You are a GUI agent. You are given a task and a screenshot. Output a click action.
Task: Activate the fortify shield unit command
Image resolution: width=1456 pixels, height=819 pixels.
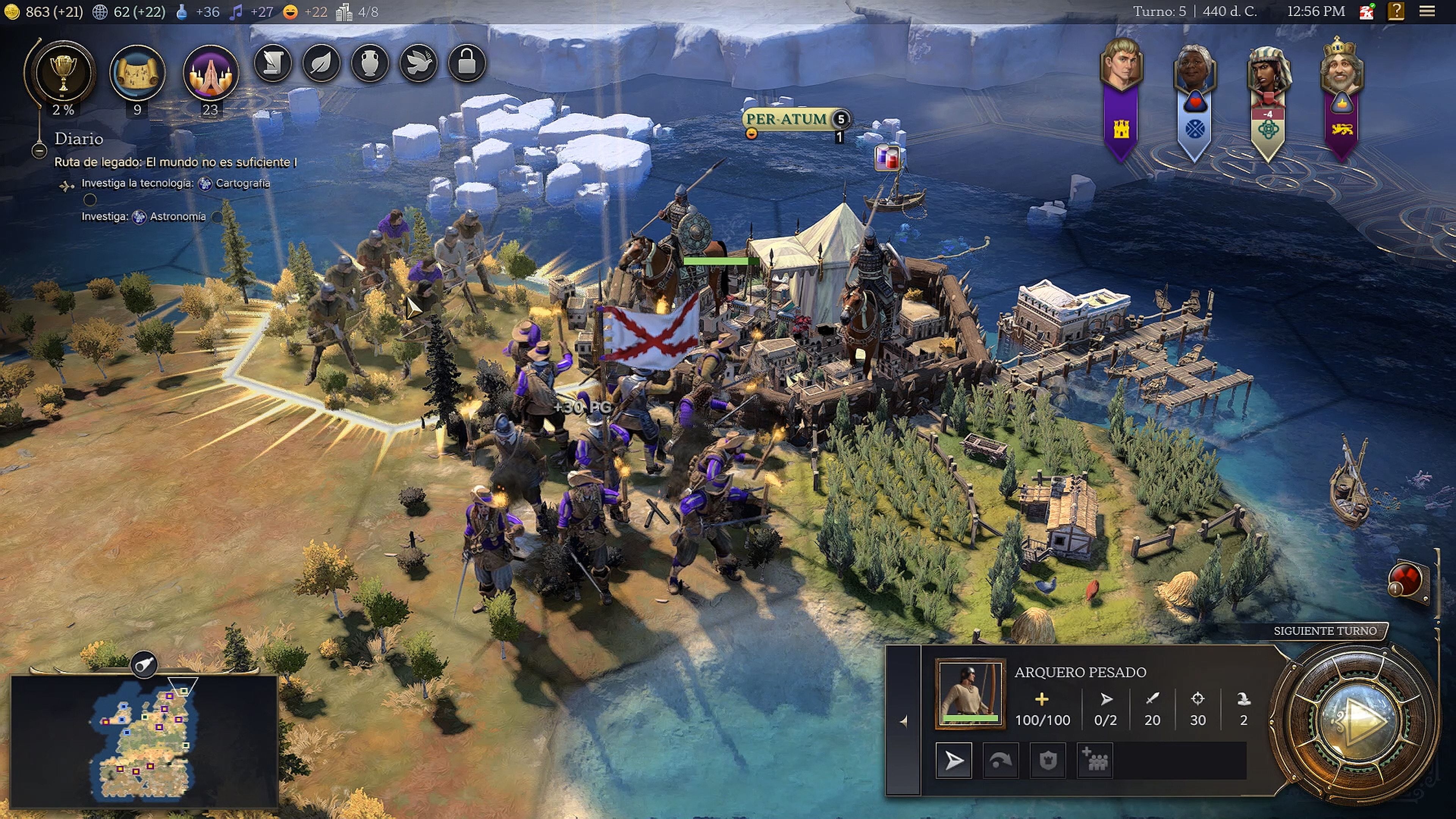click(x=1048, y=761)
